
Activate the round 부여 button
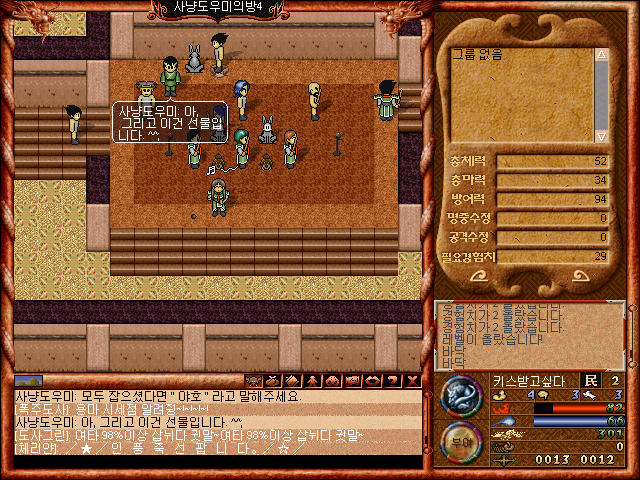pyautogui.click(x=462, y=441)
